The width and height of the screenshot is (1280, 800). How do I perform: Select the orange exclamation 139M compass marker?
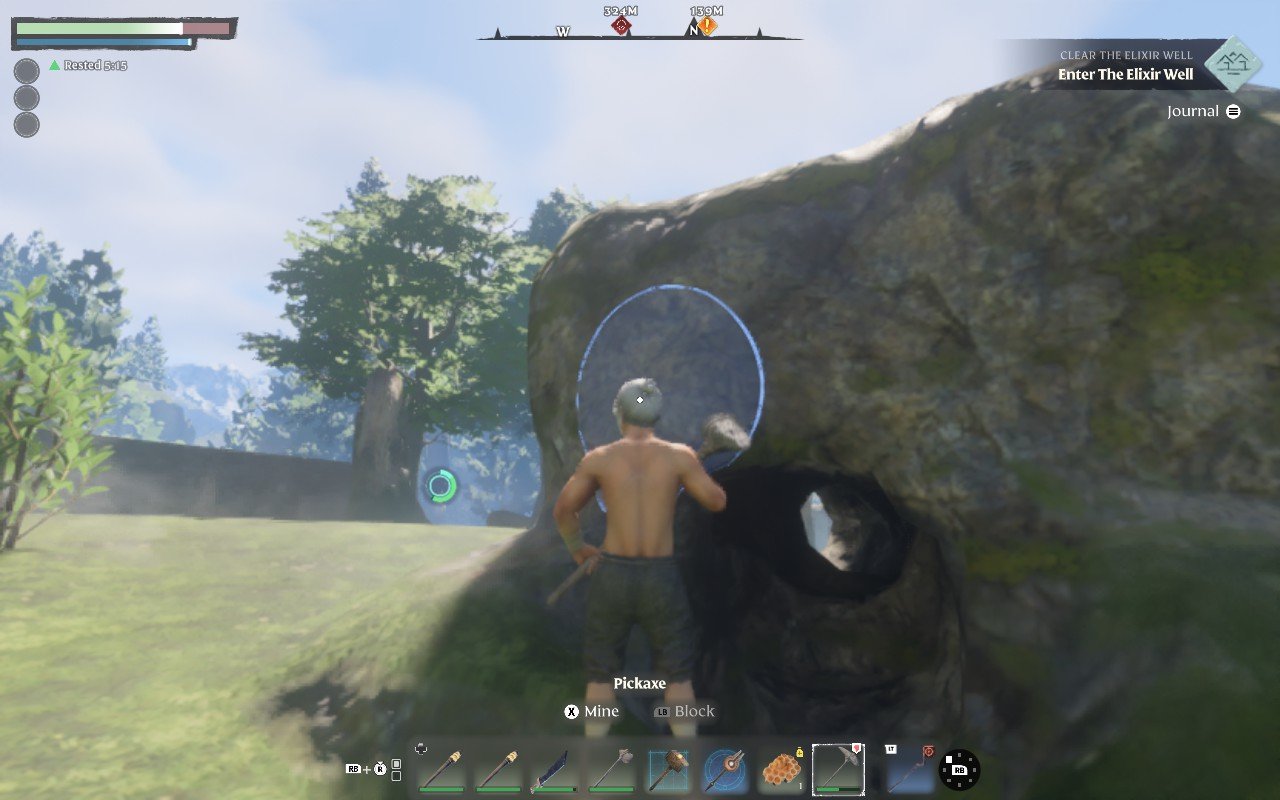click(707, 26)
